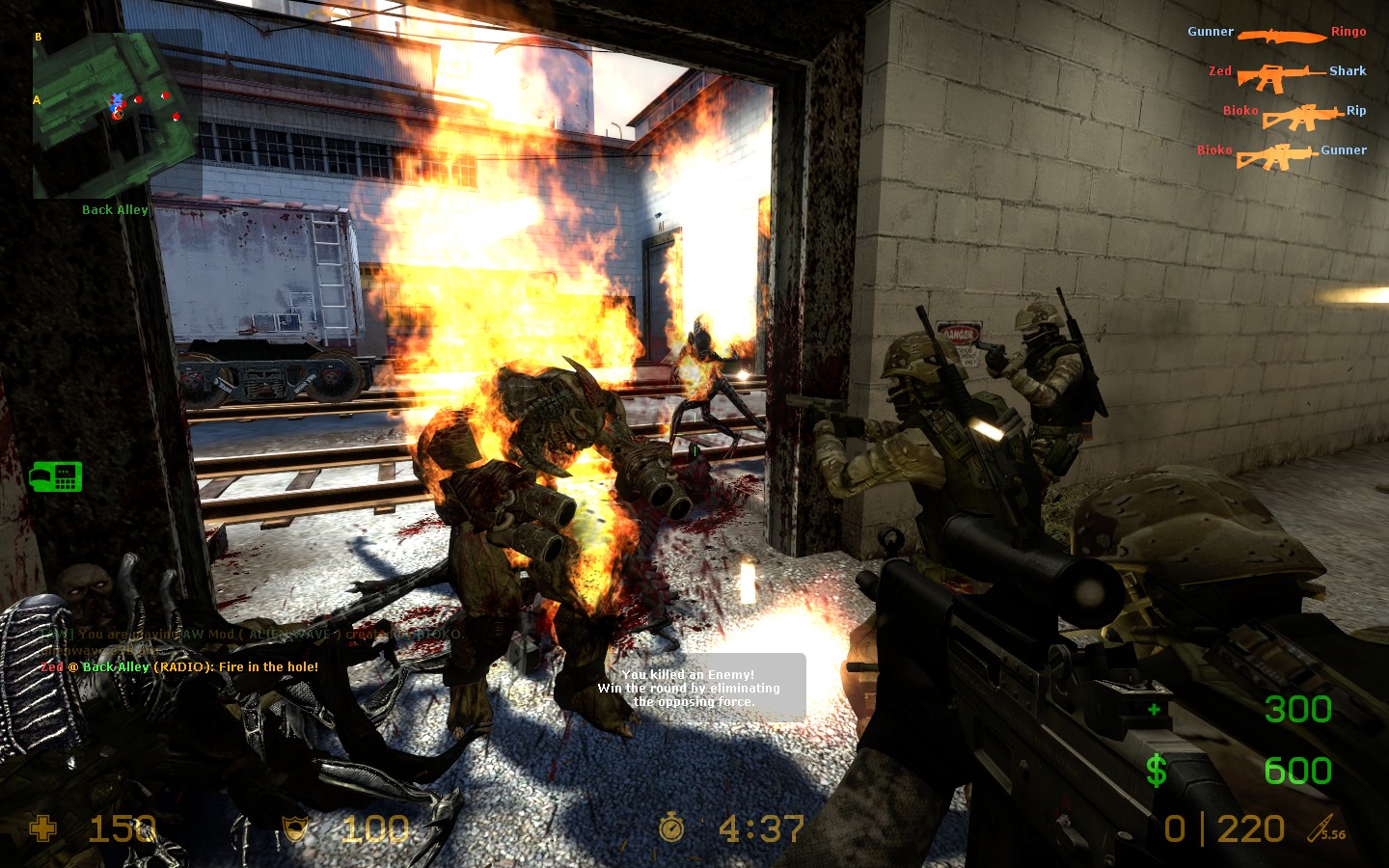Select the Zed killed Shark kill feed entry
1389x868 pixels.
(1287, 73)
